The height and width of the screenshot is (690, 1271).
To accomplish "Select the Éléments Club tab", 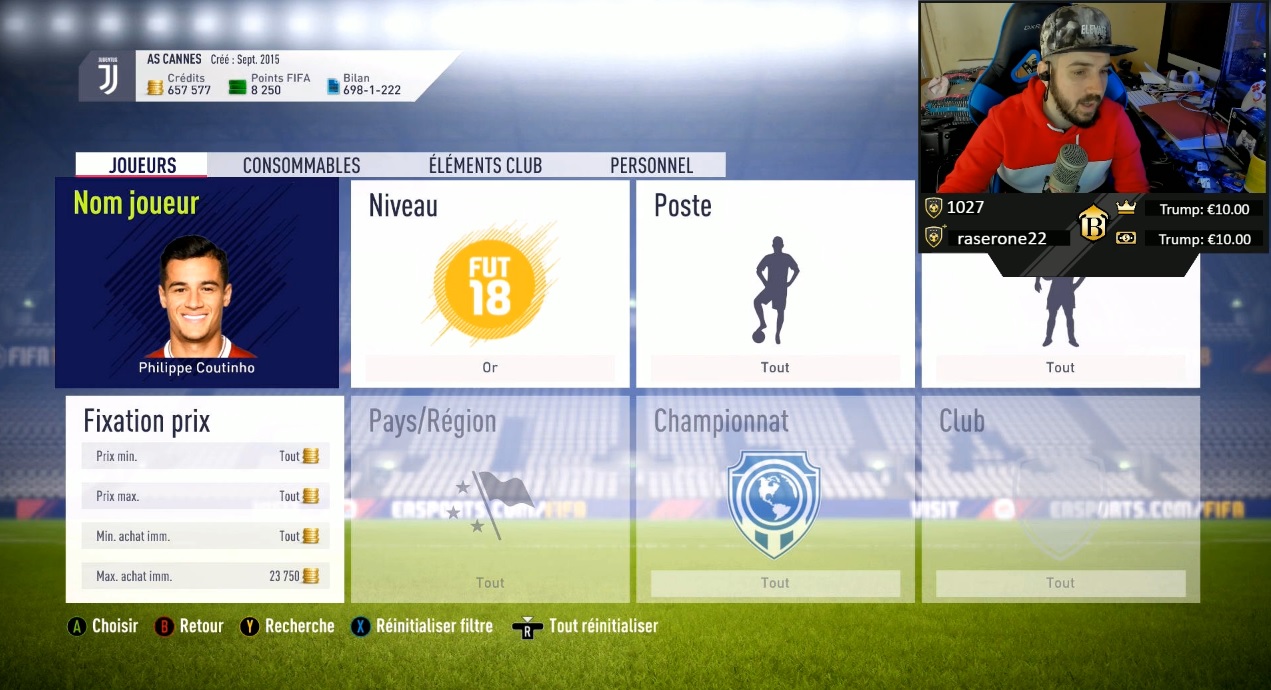I will 485,166.
